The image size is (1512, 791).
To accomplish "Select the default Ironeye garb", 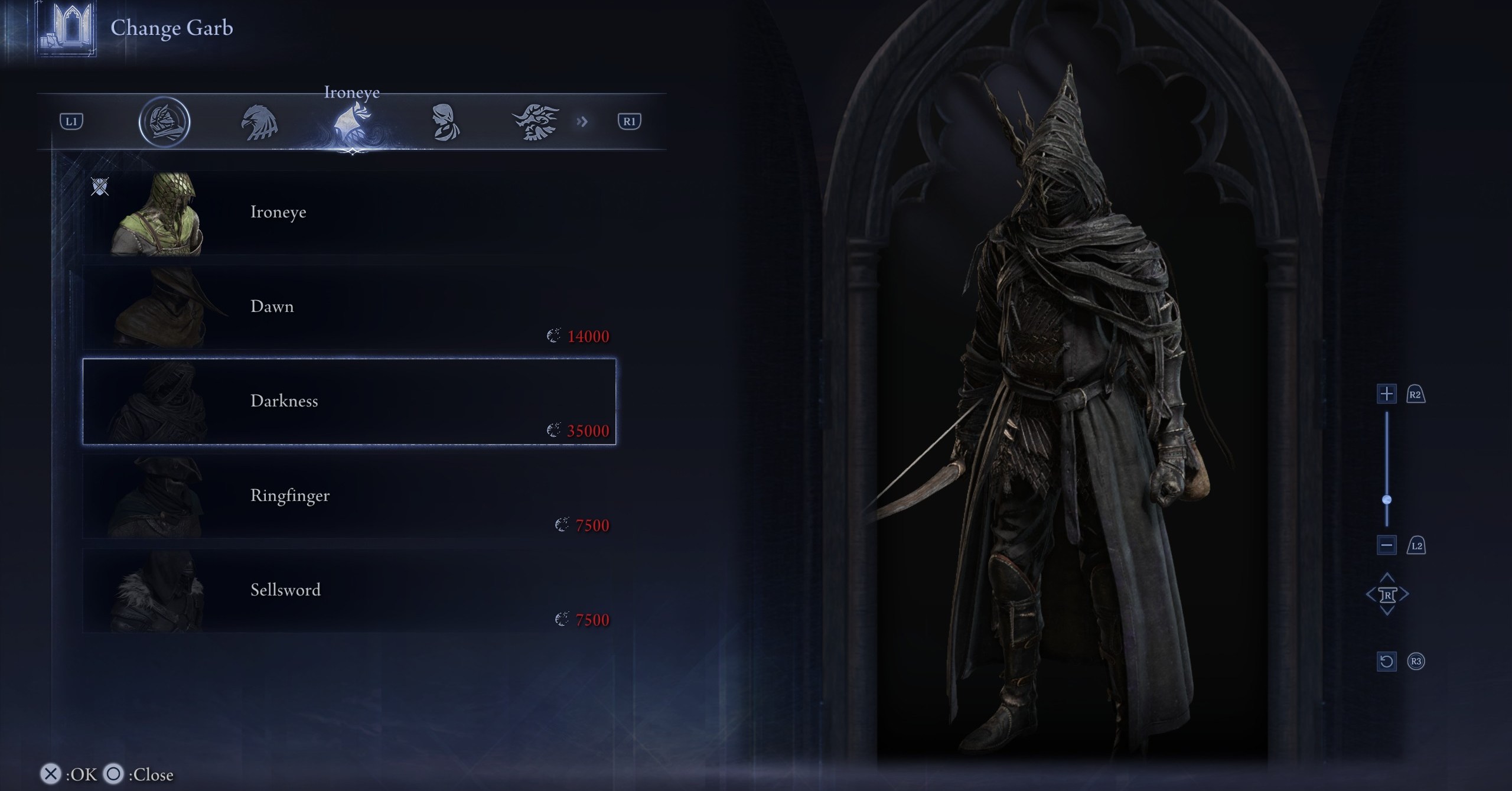I will click(x=348, y=213).
